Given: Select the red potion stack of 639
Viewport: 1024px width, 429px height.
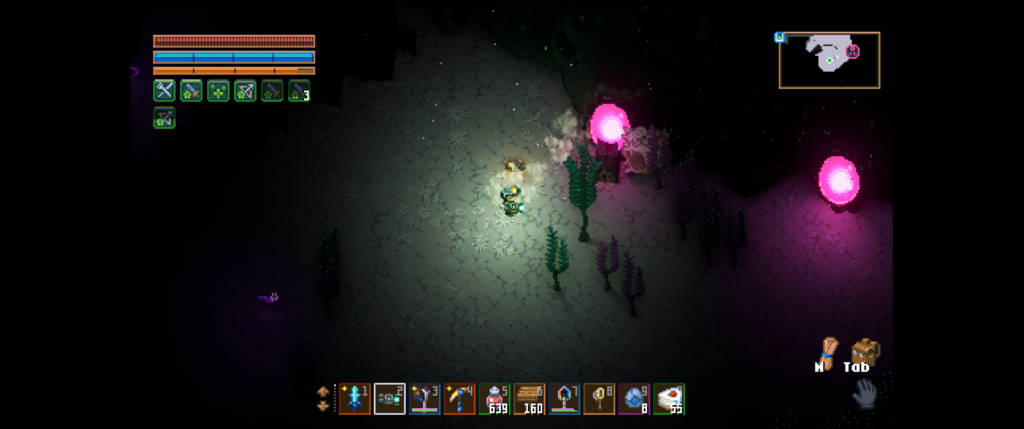Looking at the screenshot, I should [494, 399].
